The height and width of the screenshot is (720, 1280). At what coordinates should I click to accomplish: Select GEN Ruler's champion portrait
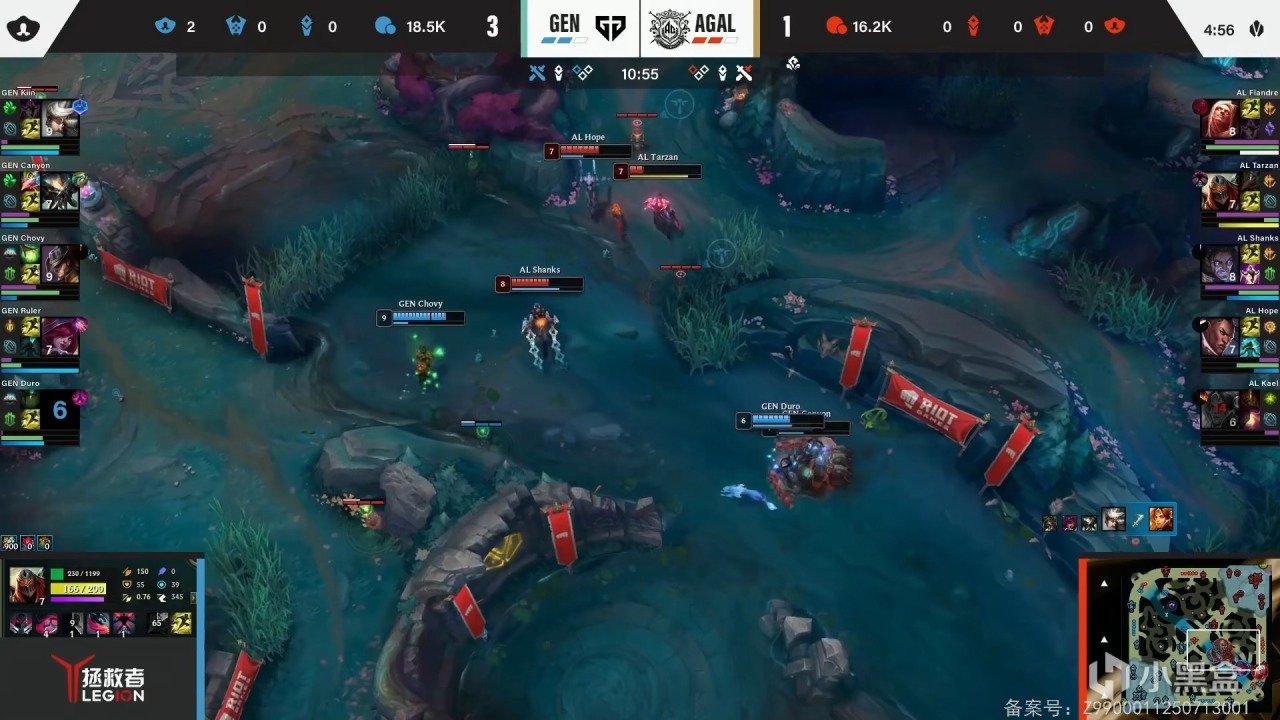point(59,336)
